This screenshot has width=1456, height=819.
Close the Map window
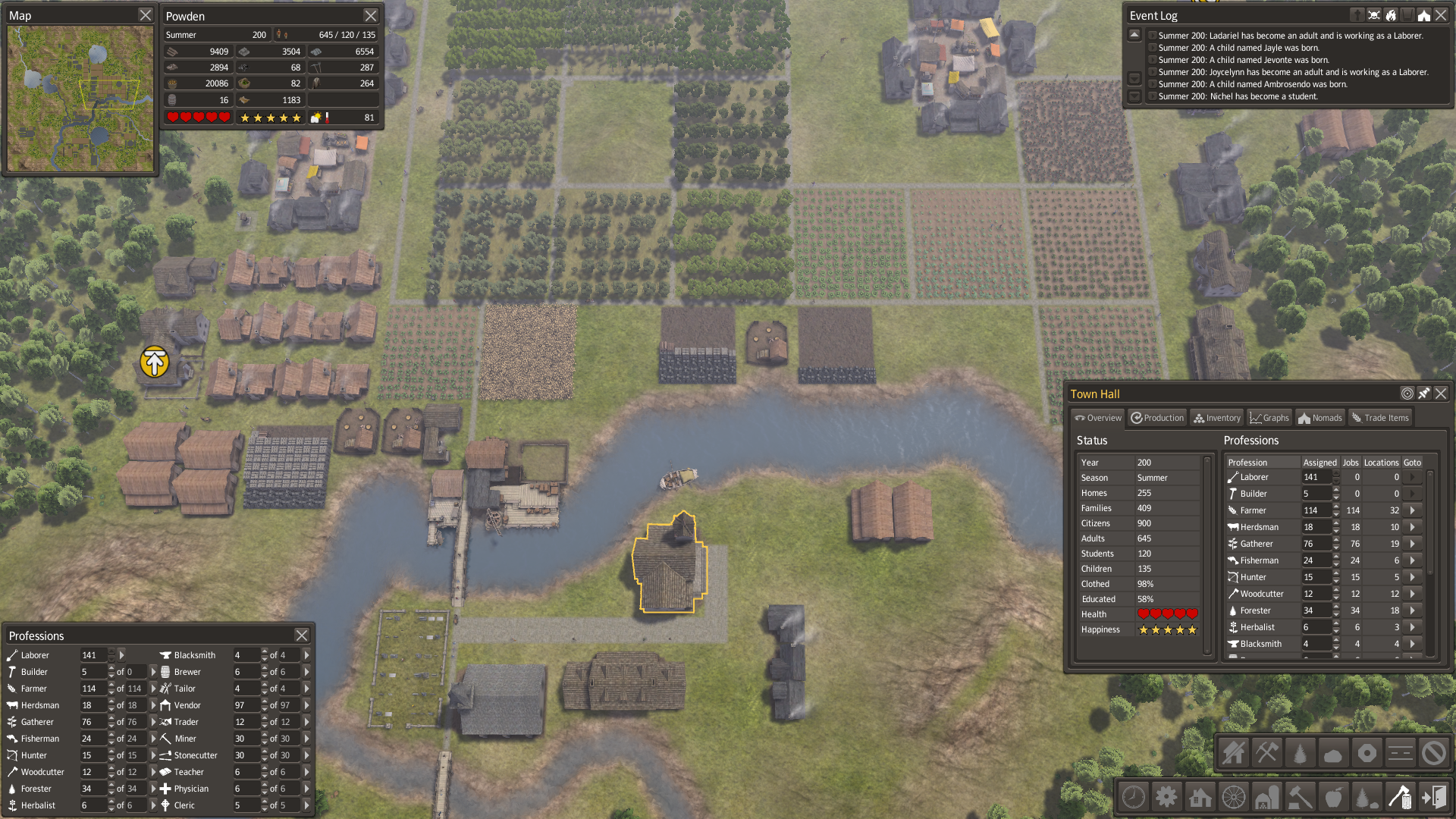(146, 15)
